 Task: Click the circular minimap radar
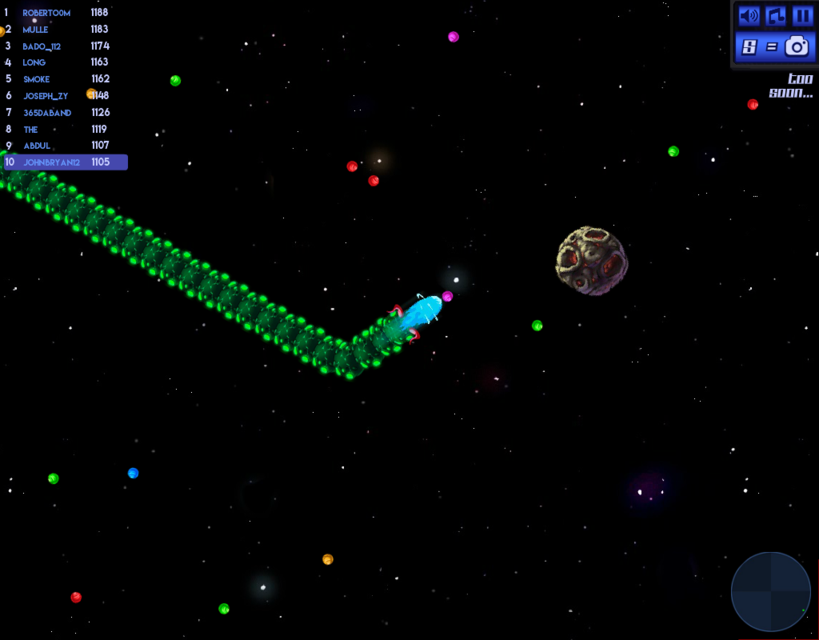tap(771, 592)
